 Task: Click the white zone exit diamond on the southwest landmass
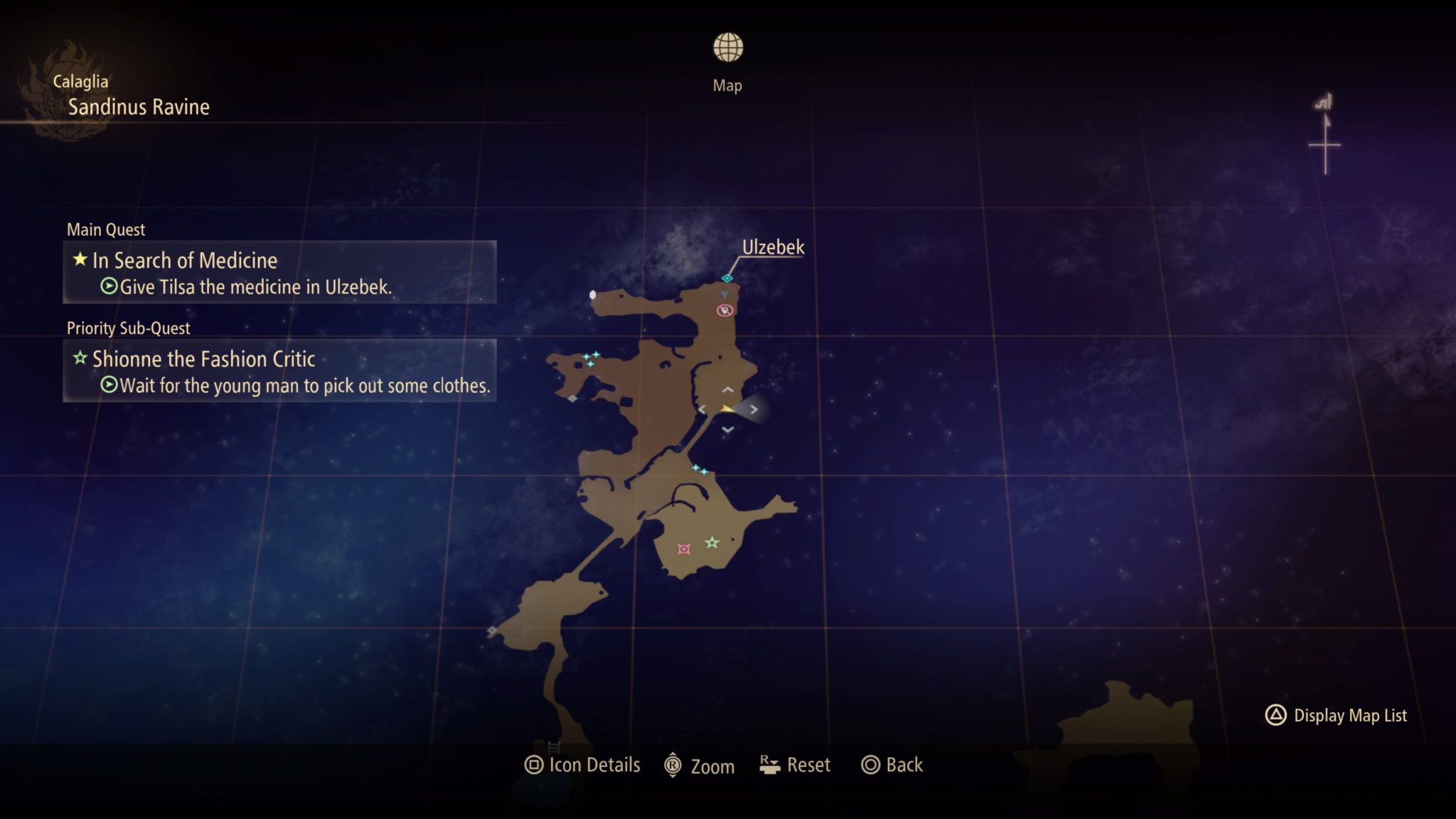[491, 630]
